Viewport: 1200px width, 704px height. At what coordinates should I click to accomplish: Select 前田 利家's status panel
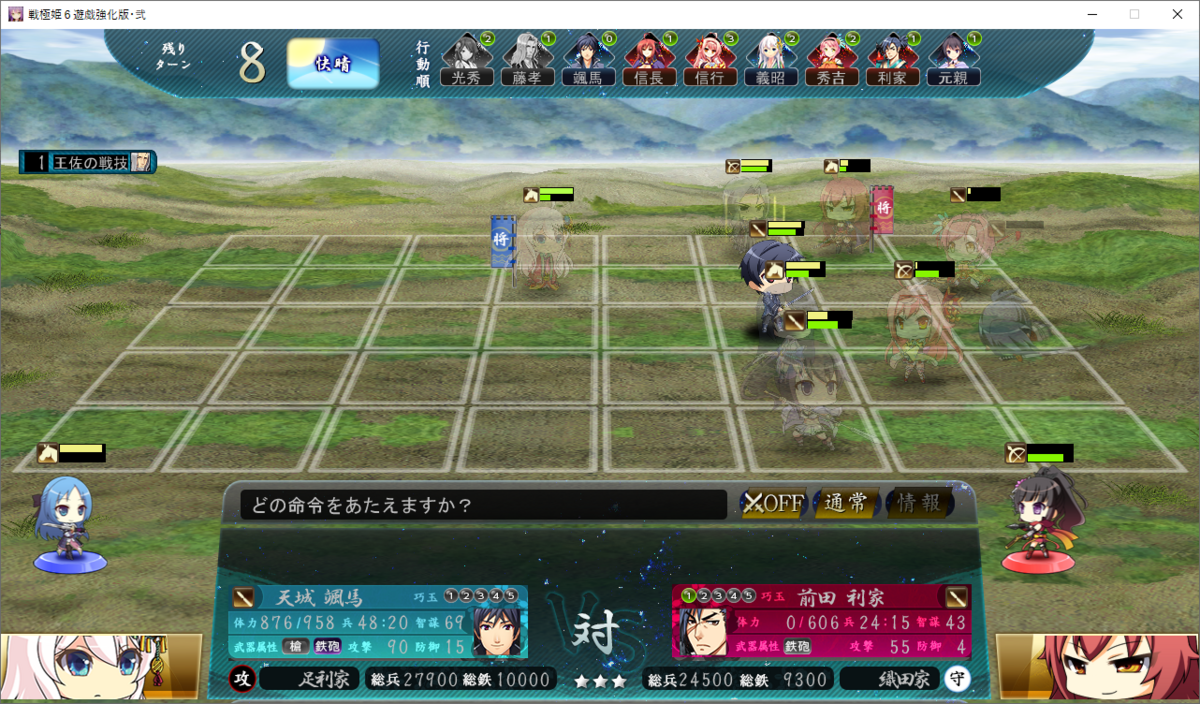pos(822,622)
